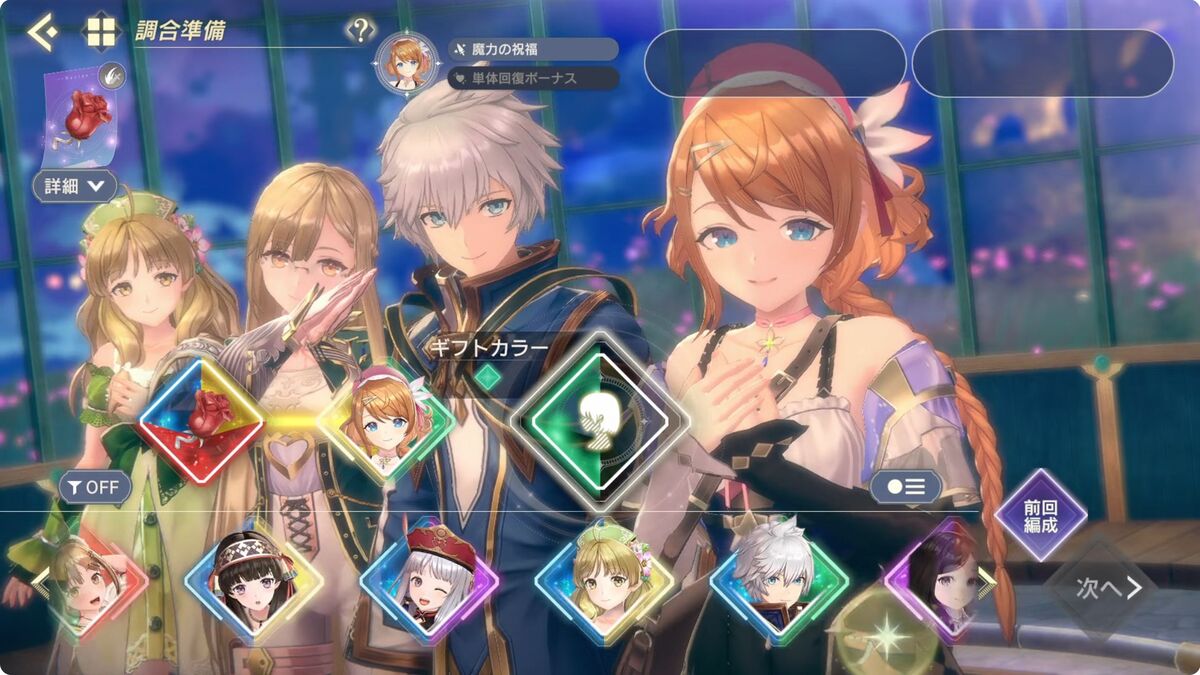Open the question mark help
Image resolution: width=1200 pixels, height=675 pixels.
coord(360,31)
